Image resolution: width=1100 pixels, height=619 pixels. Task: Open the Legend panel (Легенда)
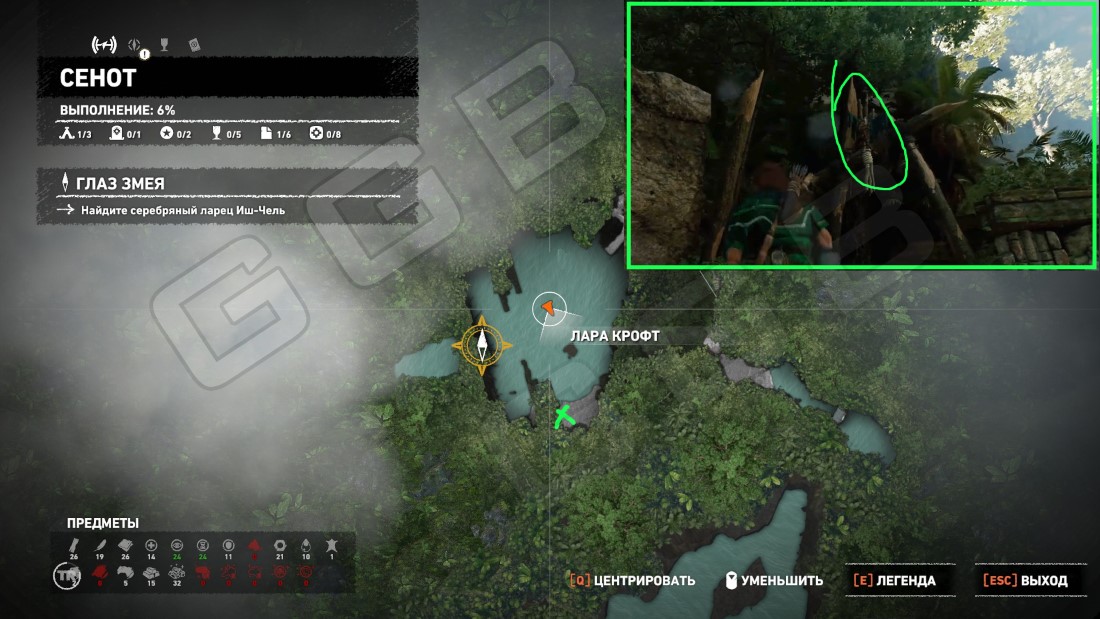894,580
